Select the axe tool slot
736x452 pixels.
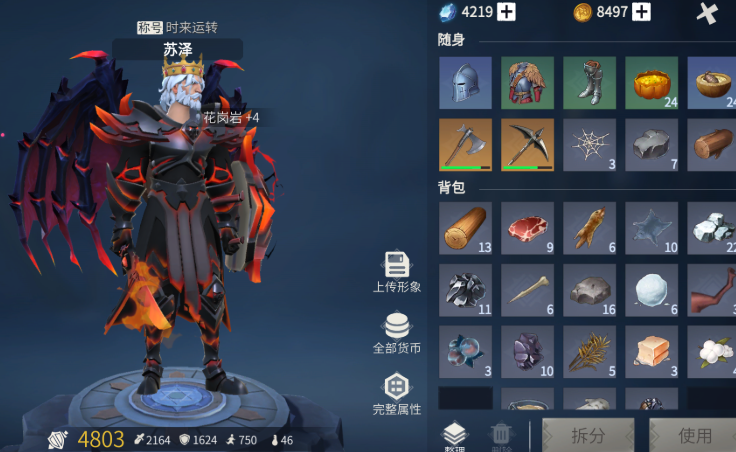tap(465, 145)
